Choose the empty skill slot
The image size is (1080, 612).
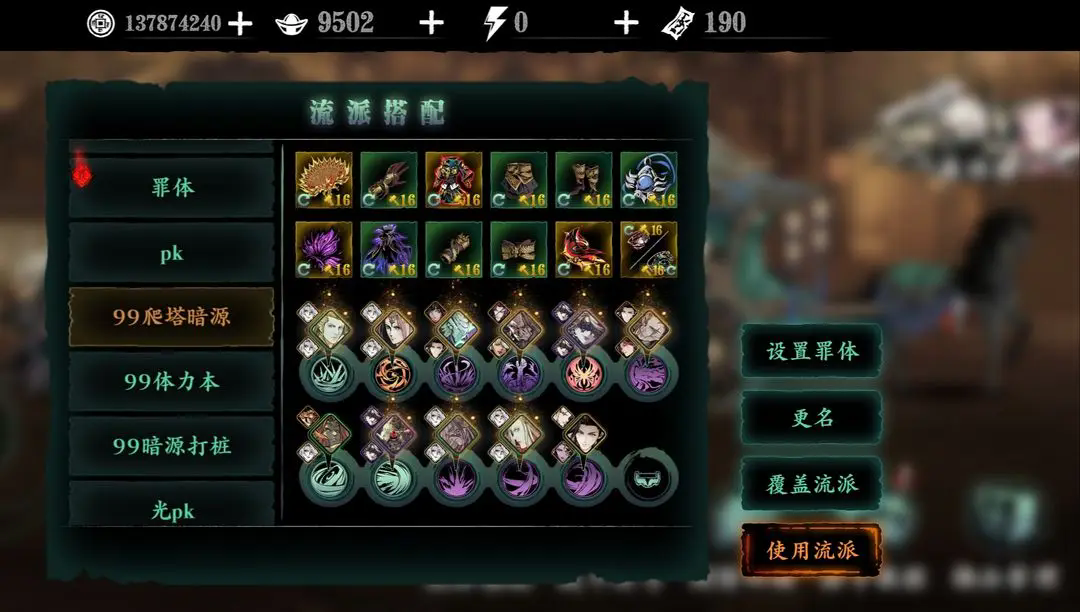(648, 478)
